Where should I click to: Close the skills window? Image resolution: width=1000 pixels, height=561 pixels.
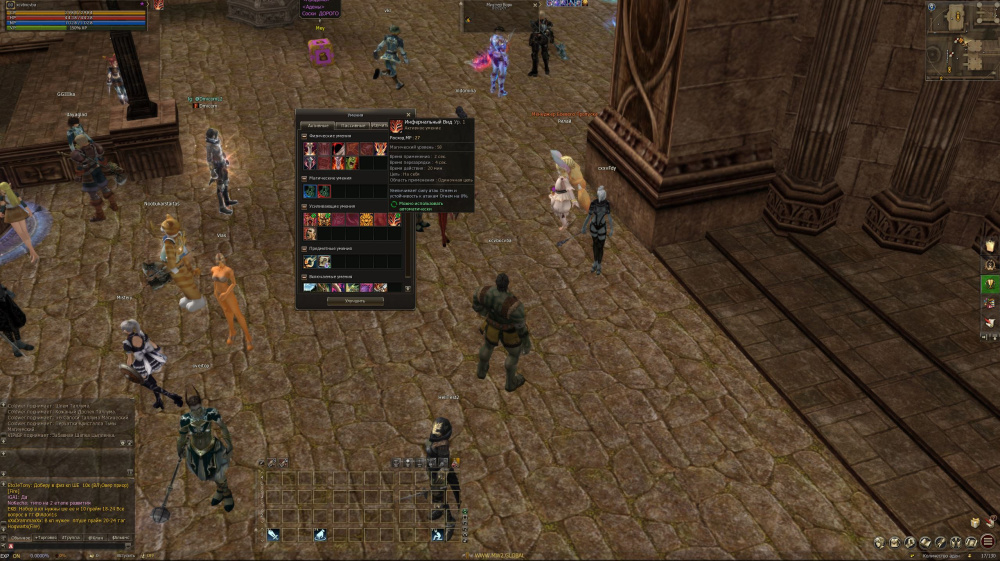point(408,115)
